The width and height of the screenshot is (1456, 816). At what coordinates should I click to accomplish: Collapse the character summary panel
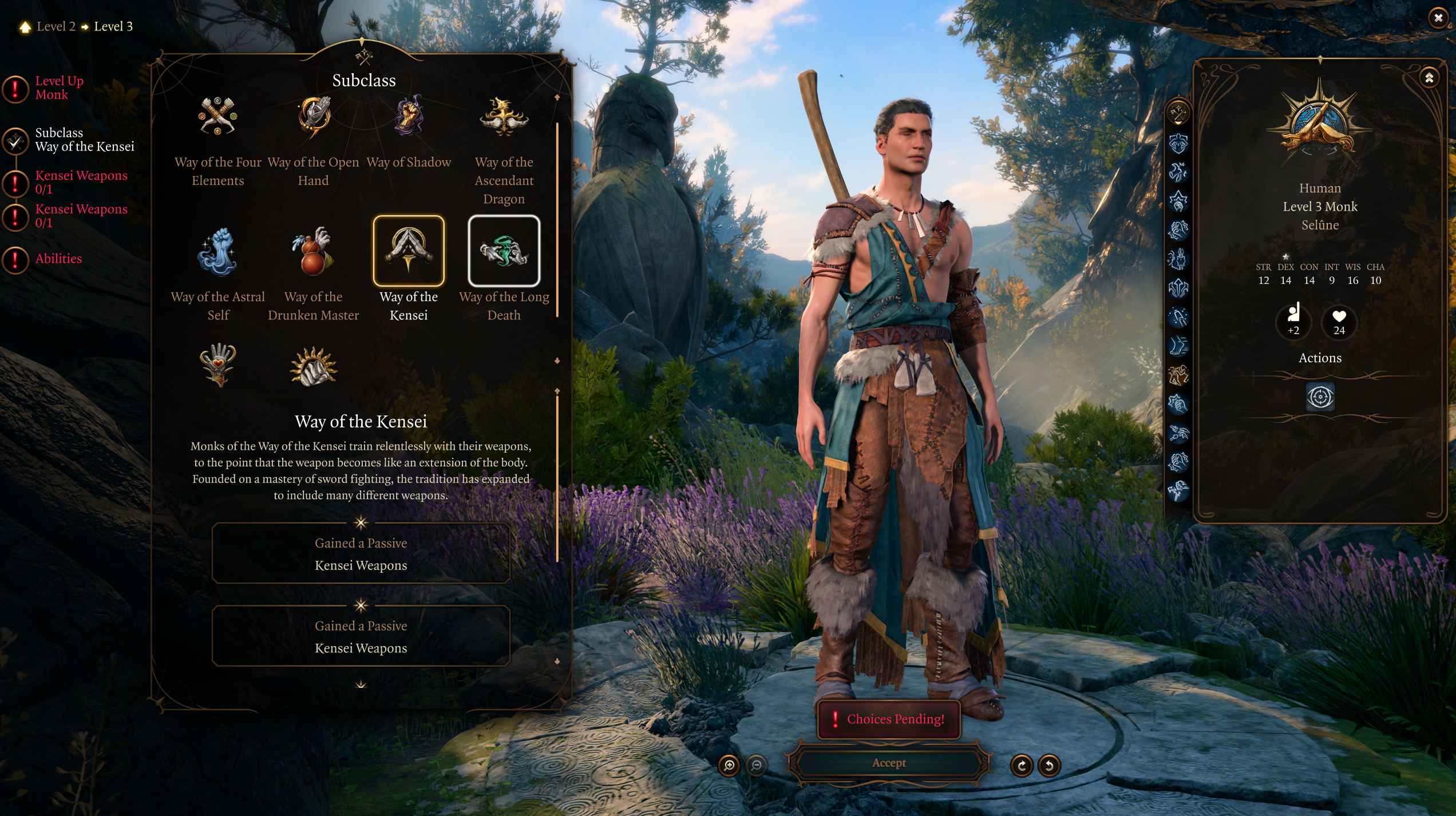point(1429,78)
